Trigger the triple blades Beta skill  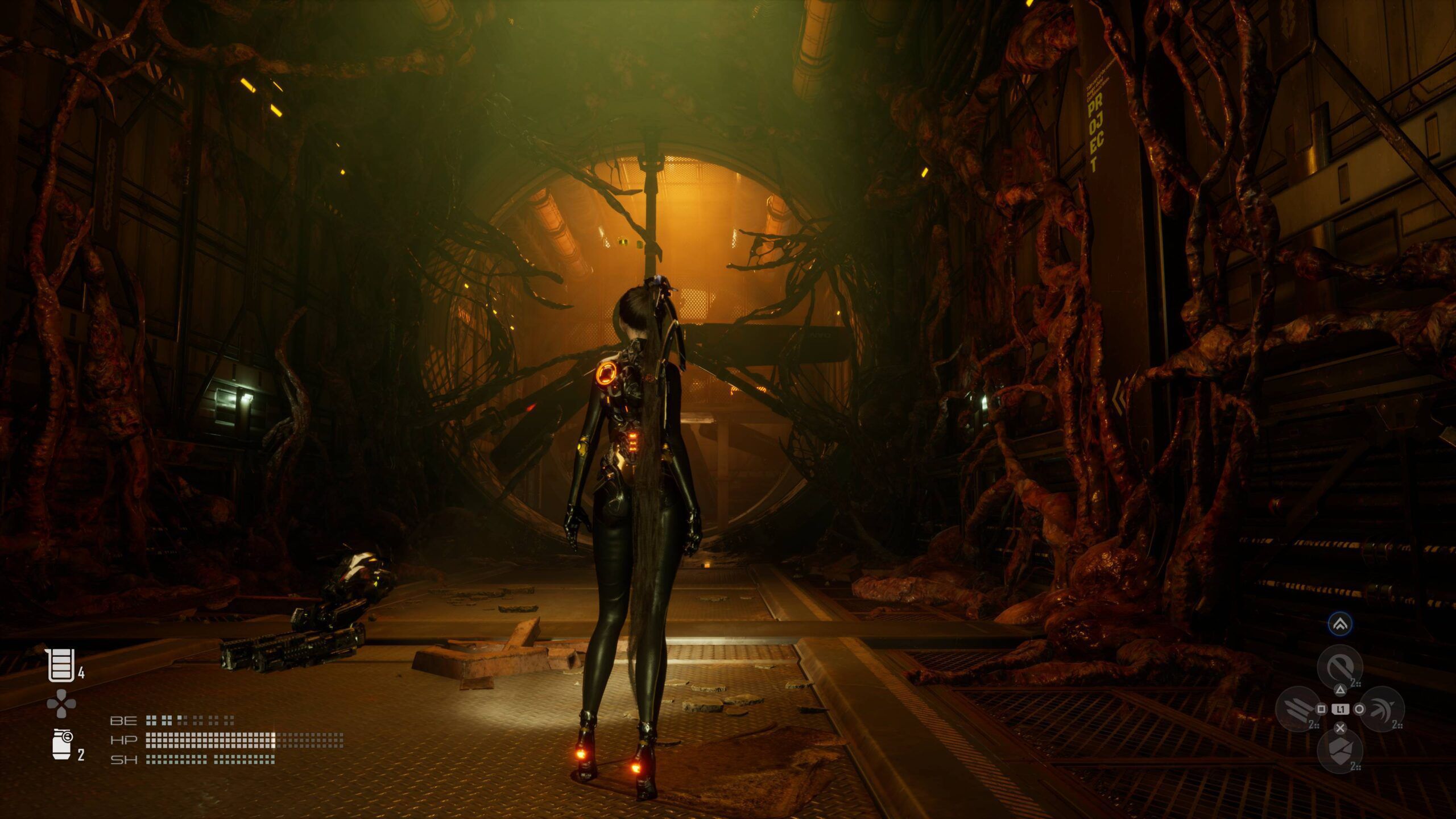click(x=1298, y=709)
